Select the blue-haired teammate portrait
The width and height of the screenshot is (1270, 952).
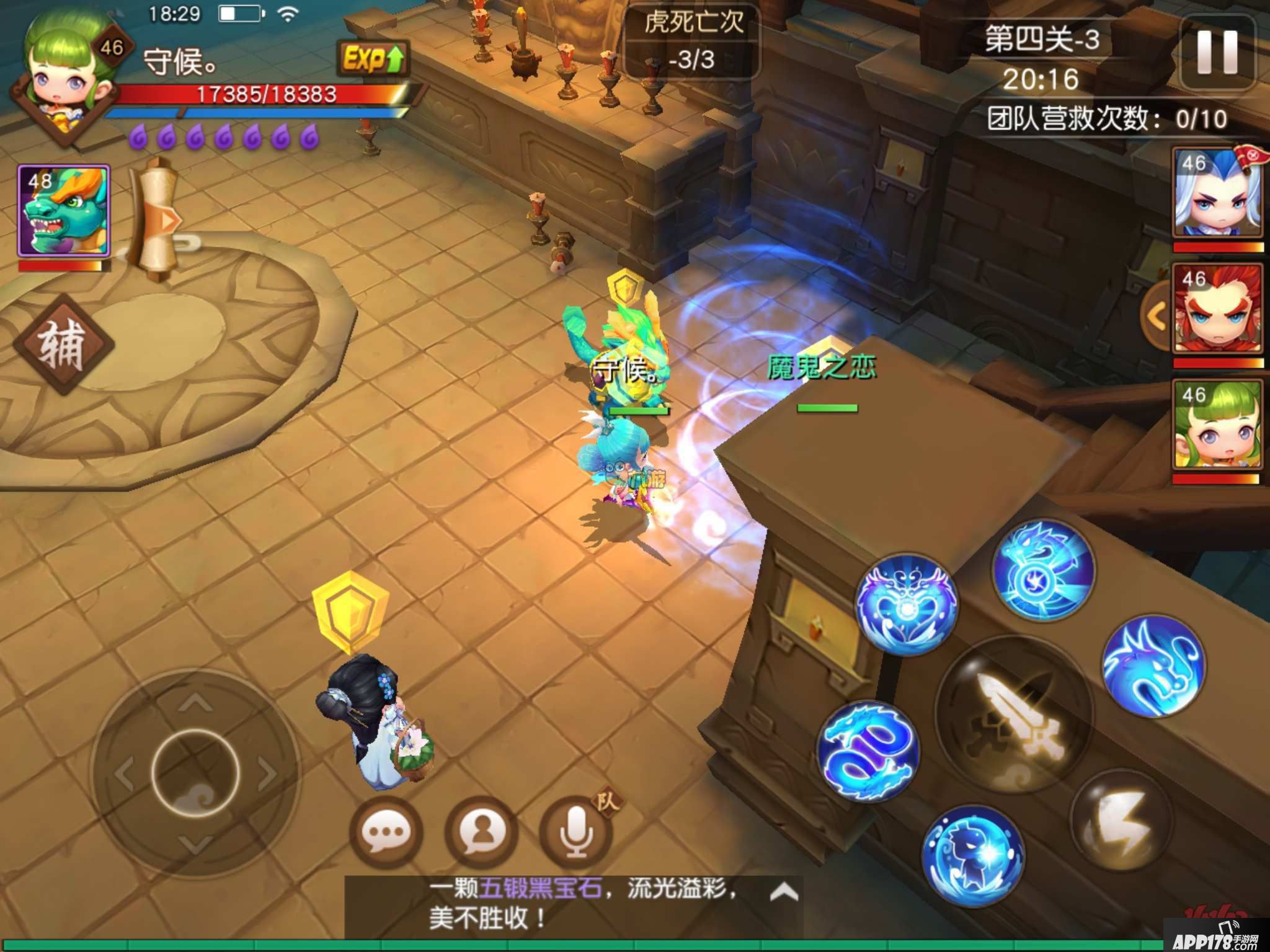[1217, 194]
